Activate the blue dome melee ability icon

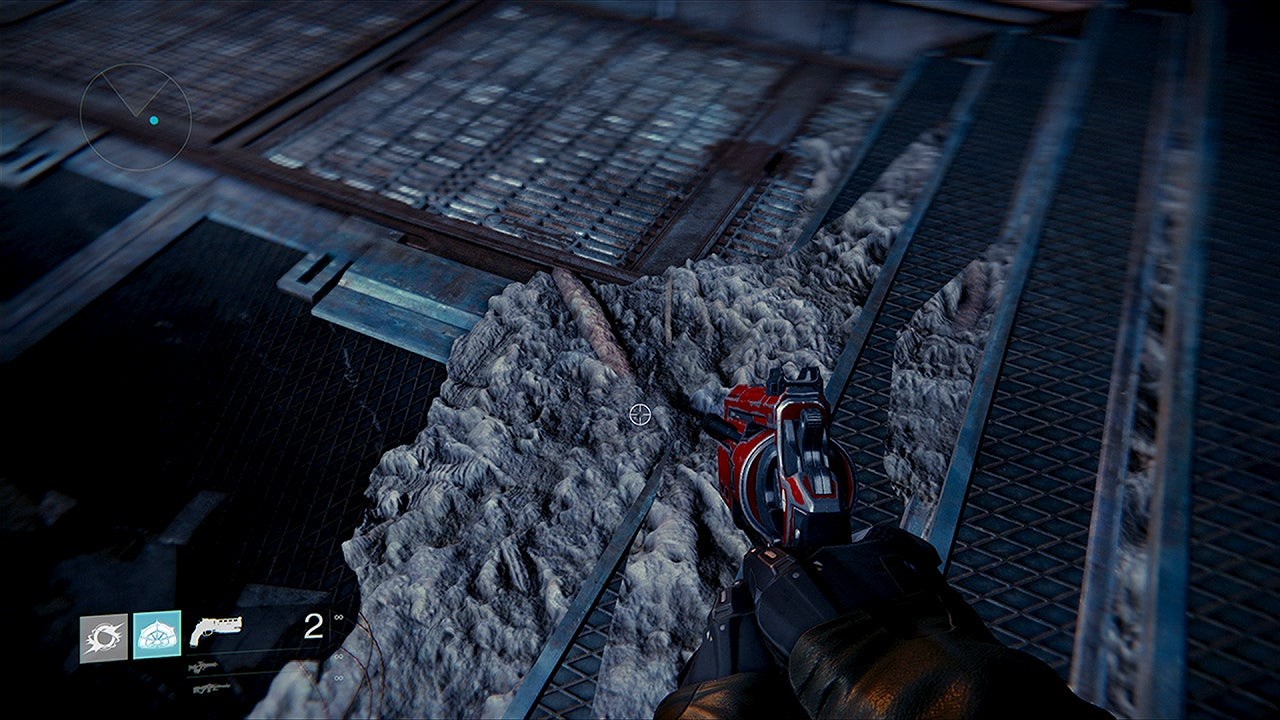coord(157,635)
